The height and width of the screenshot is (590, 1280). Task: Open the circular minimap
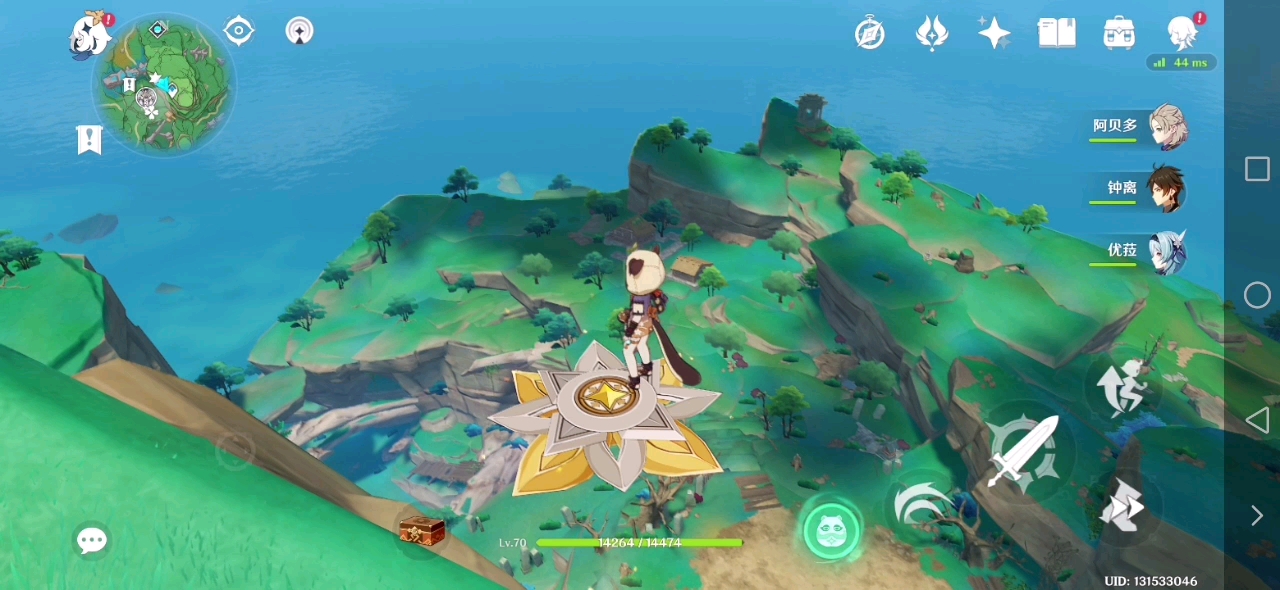pyautogui.click(x=165, y=85)
